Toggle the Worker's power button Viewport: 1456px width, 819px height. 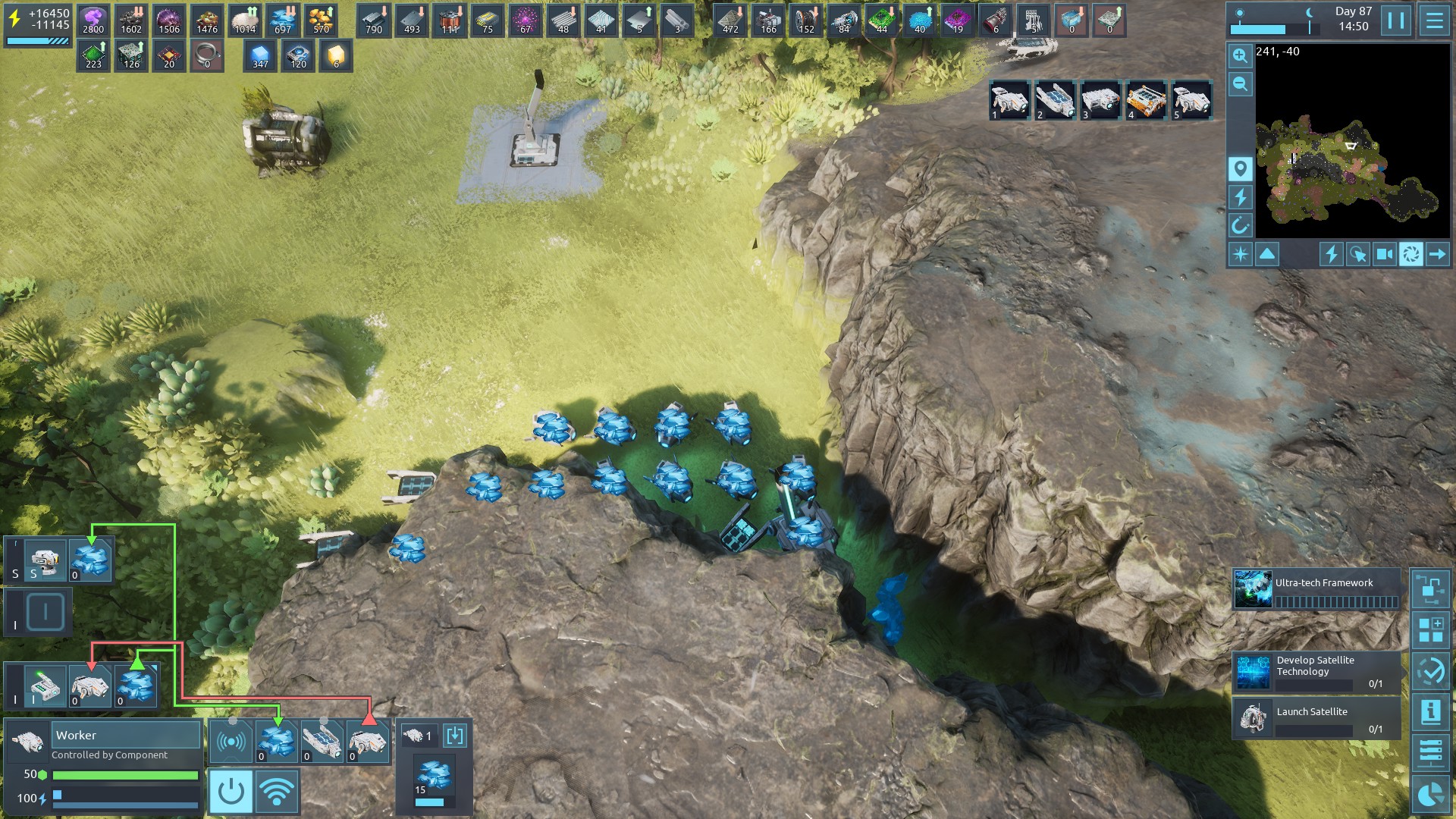[231, 792]
